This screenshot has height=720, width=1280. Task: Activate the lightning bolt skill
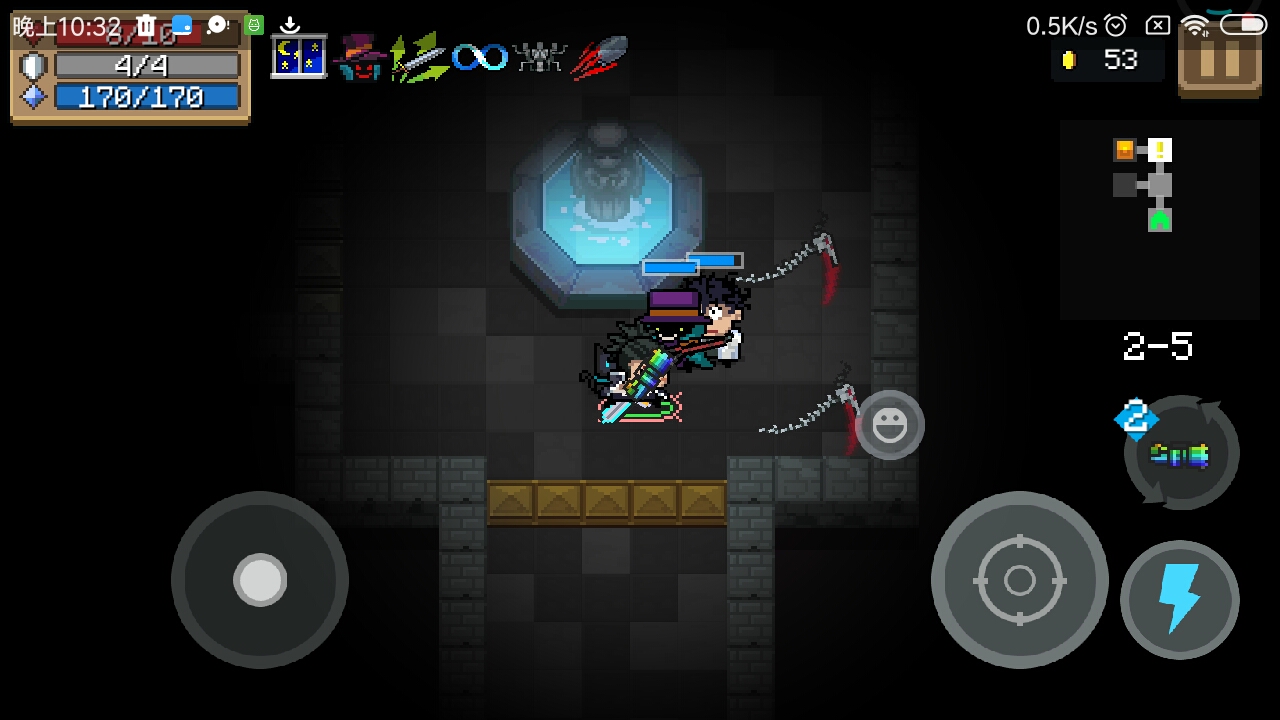point(1179,599)
